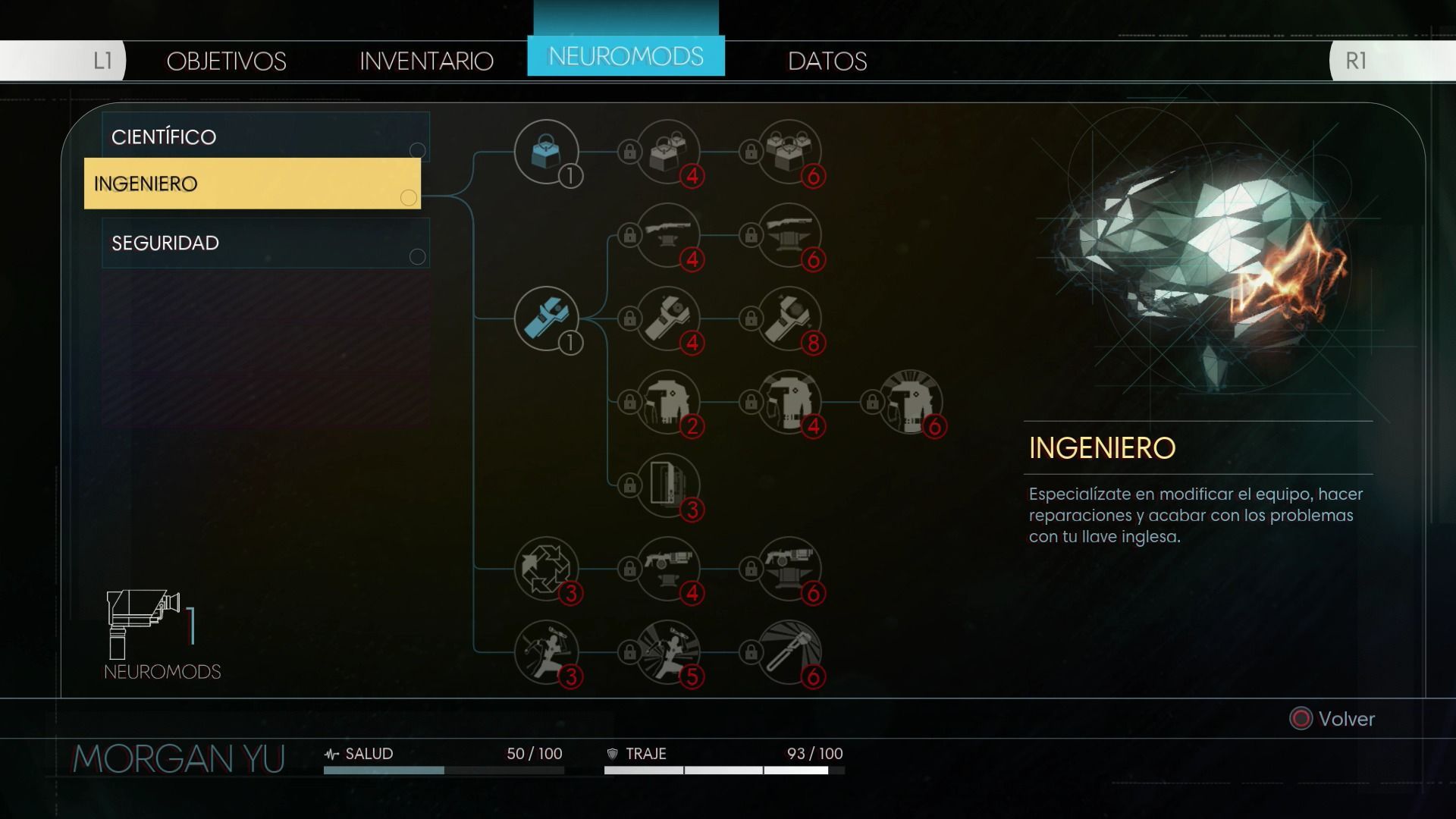1456x819 pixels.
Task: Select the Ingeniero skill tree
Action: [x=252, y=184]
